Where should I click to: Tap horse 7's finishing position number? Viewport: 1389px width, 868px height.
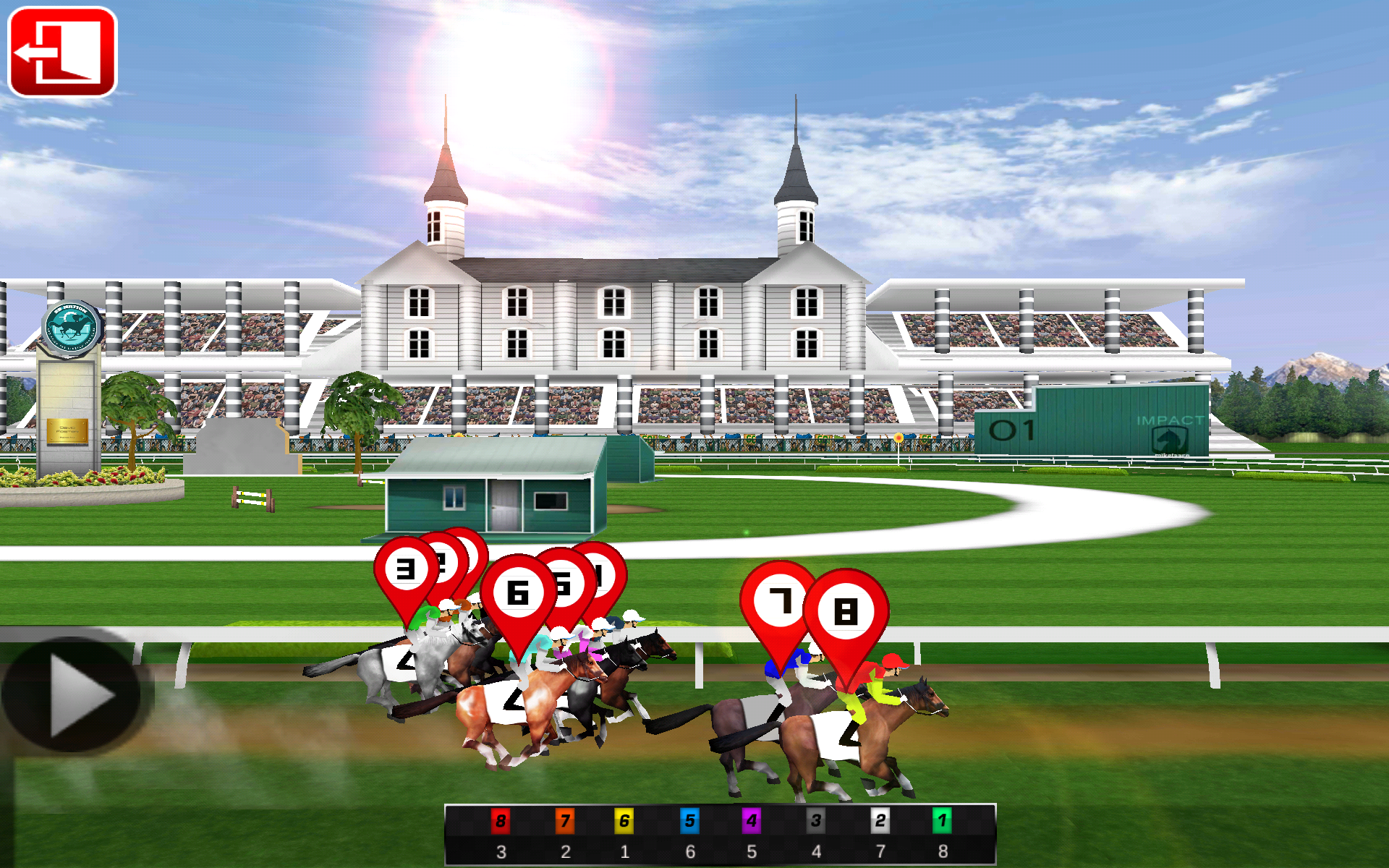coord(566,852)
